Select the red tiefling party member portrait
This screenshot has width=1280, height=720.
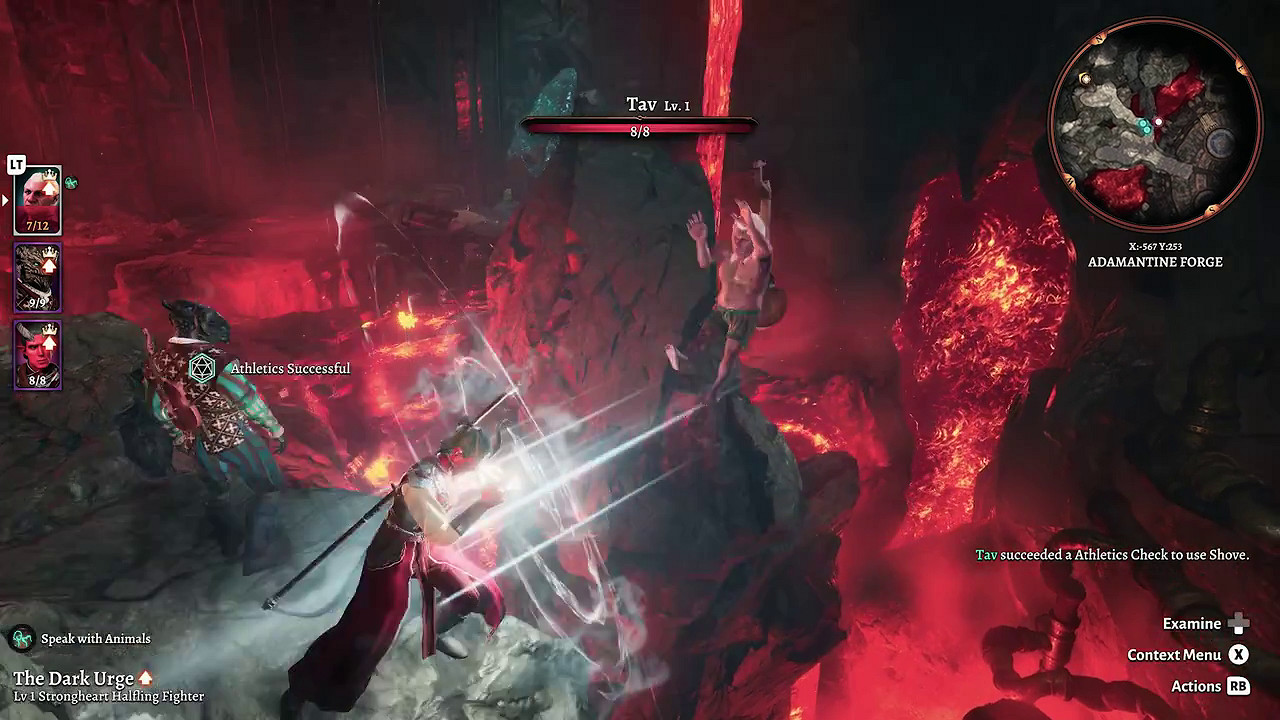click(x=37, y=355)
